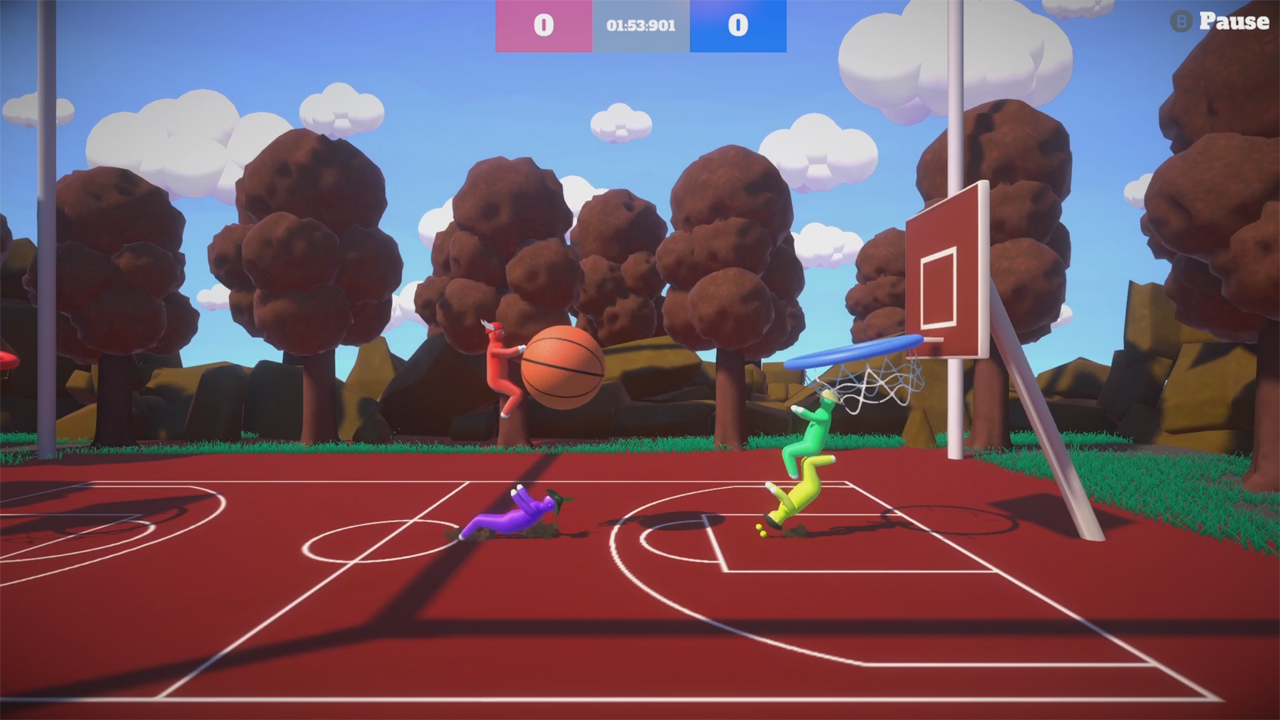Image resolution: width=1280 pixels, height=720 pixels.
Task: Click the basketball net under the rim
Action: coord(870,385)
